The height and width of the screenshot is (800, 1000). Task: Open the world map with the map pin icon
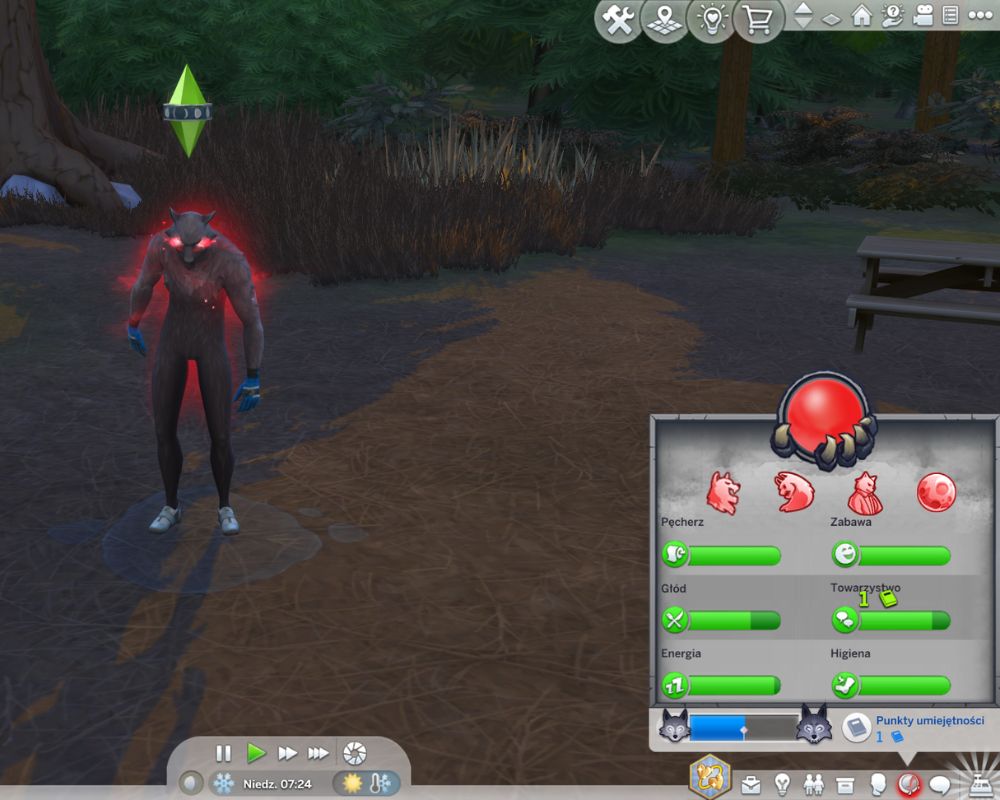(665, 22)
